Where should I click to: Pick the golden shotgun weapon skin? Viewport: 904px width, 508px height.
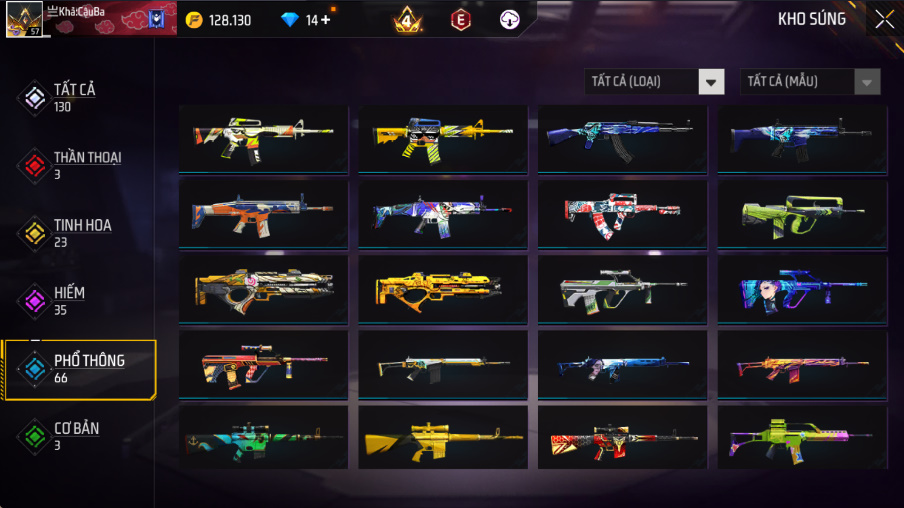[x=442, y=289]
